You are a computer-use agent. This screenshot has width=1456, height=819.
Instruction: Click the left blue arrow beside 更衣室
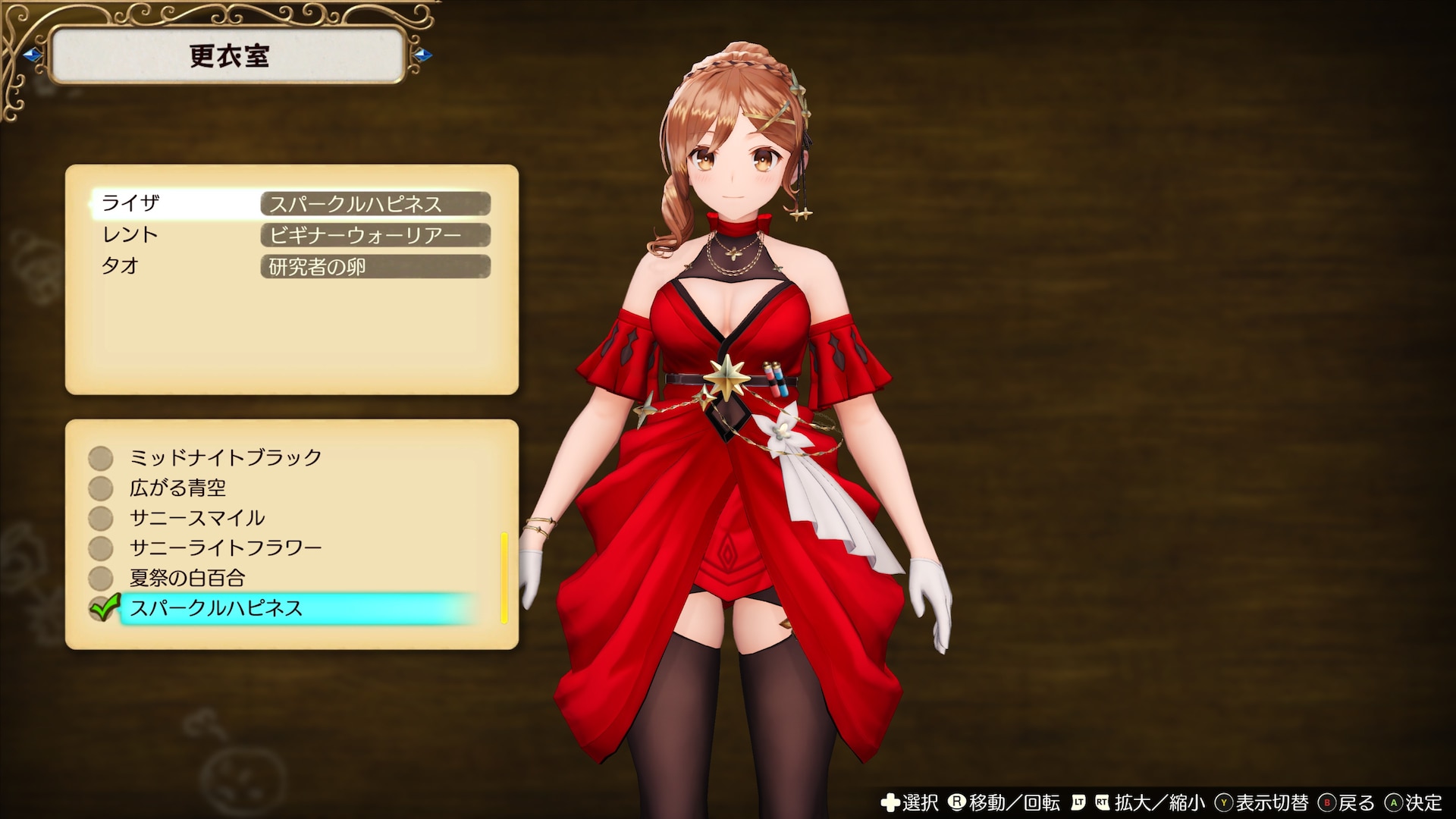click(32, 55)
